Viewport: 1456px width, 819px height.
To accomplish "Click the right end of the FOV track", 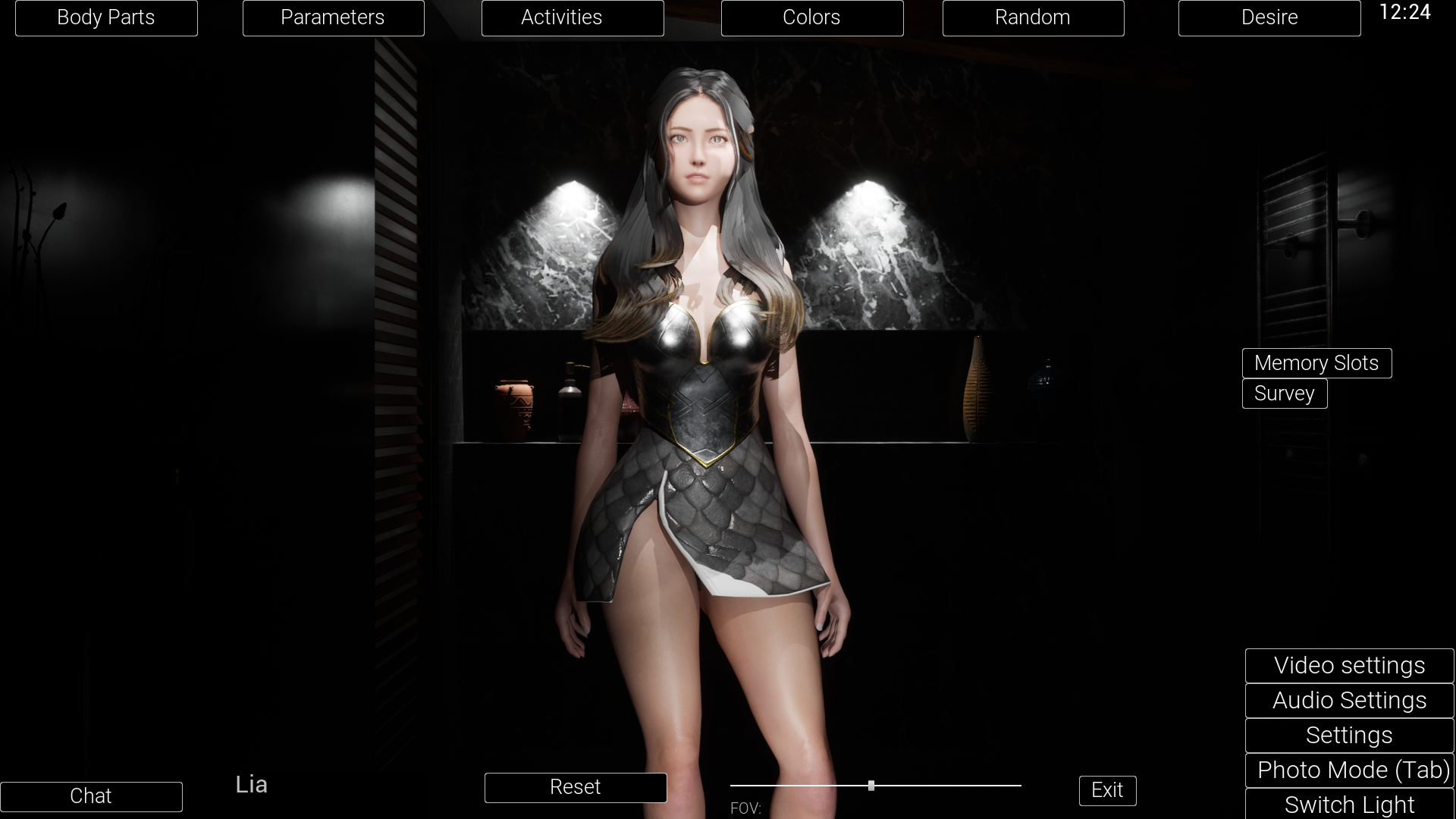I will click(1020, 786).
